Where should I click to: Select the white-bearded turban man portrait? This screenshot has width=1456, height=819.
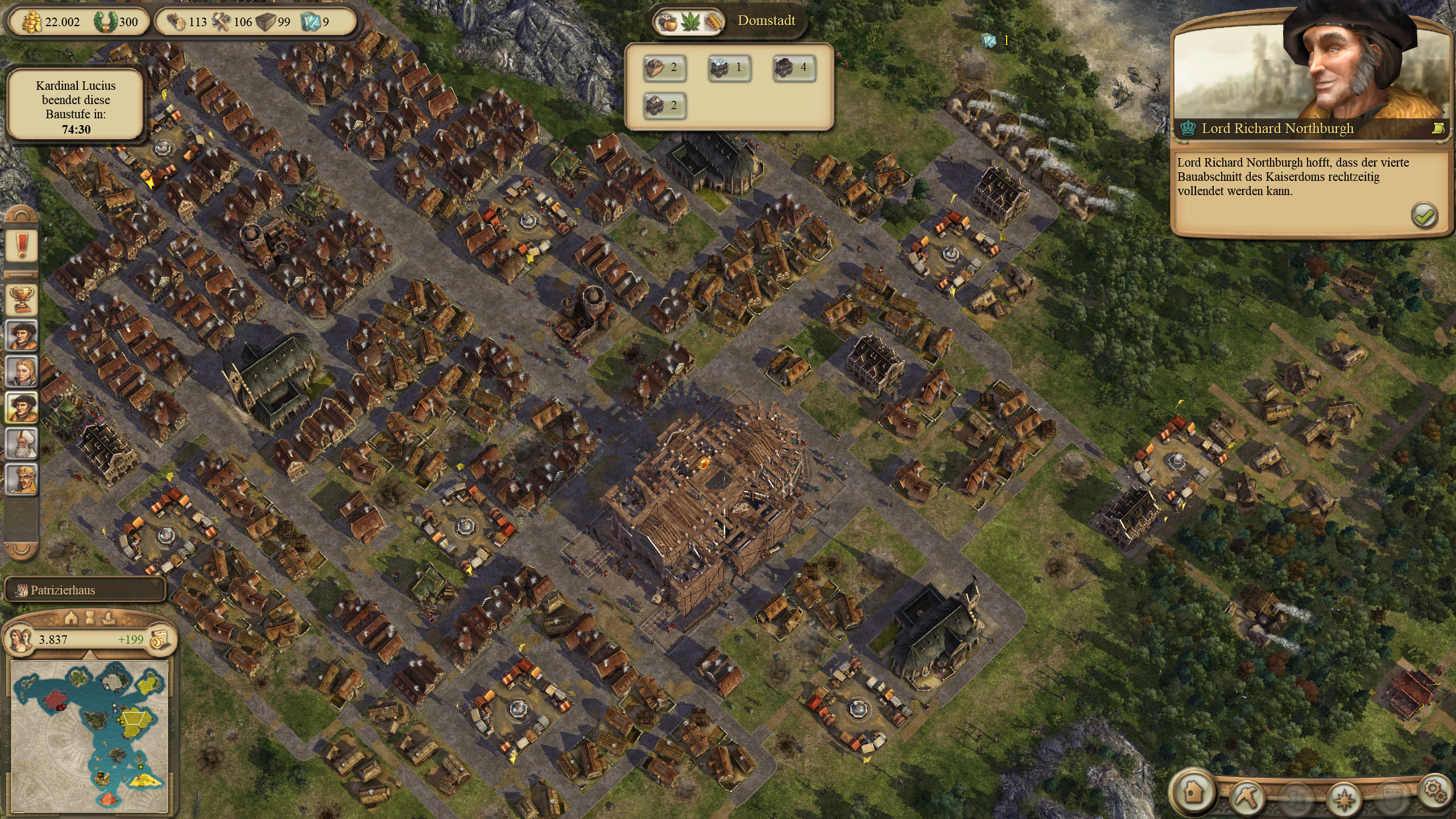tap(22, 442)
